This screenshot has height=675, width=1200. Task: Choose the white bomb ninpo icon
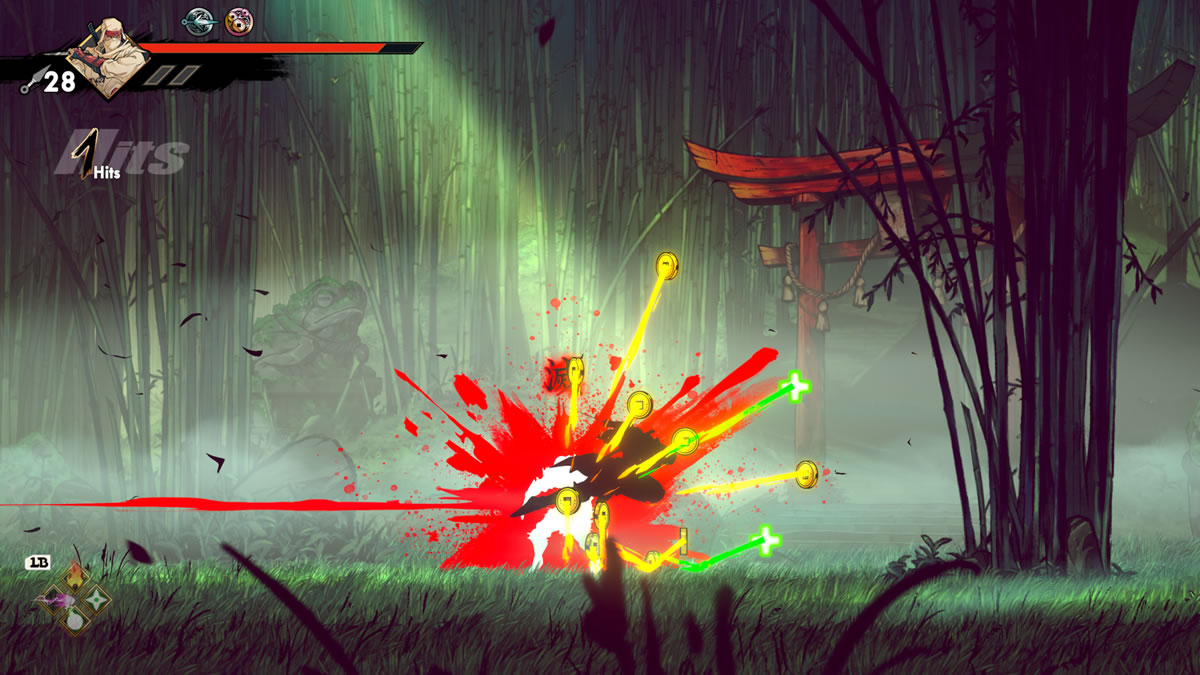[75, 620]
